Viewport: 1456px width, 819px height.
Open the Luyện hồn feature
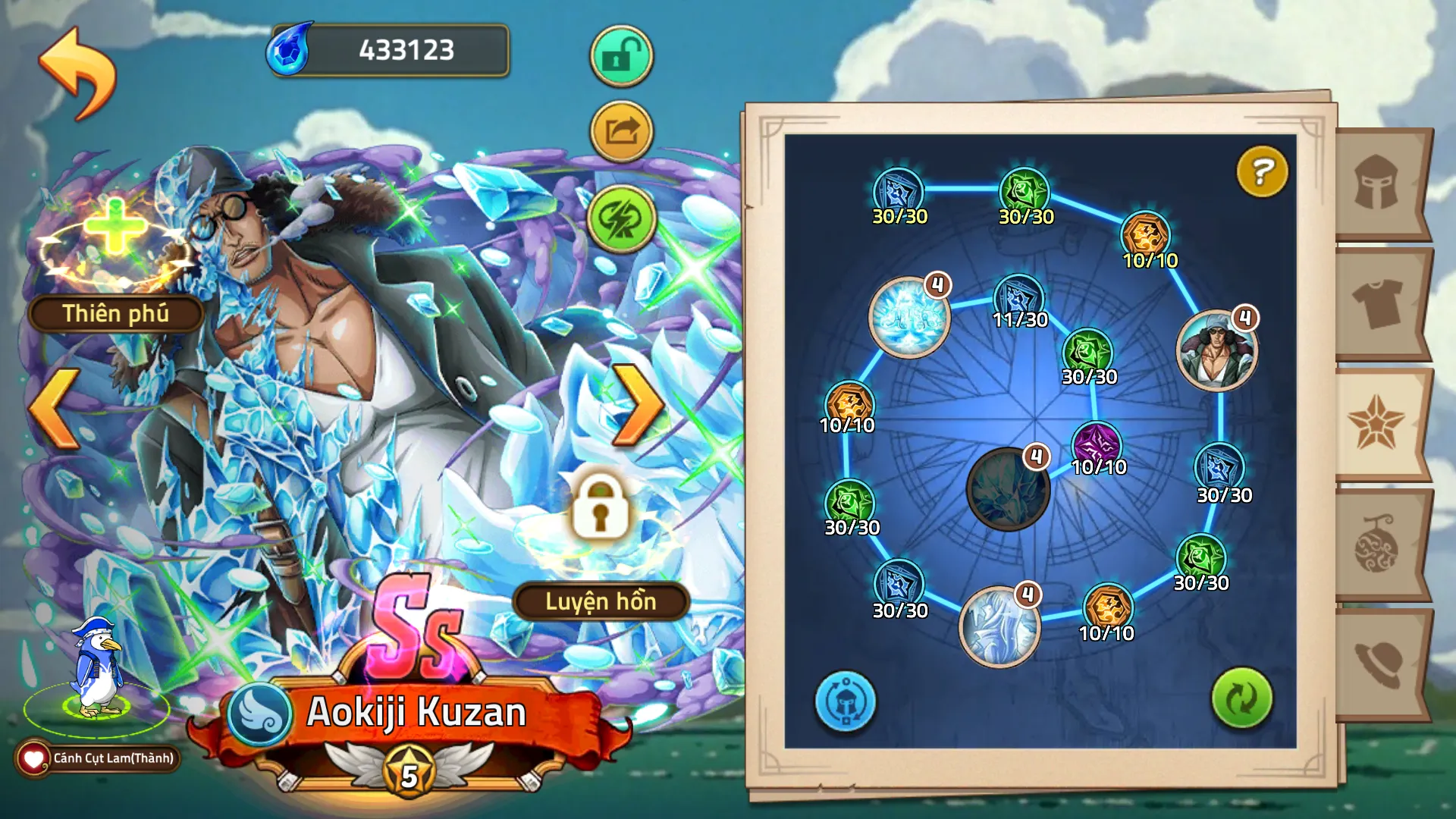(x=601, y=601)
